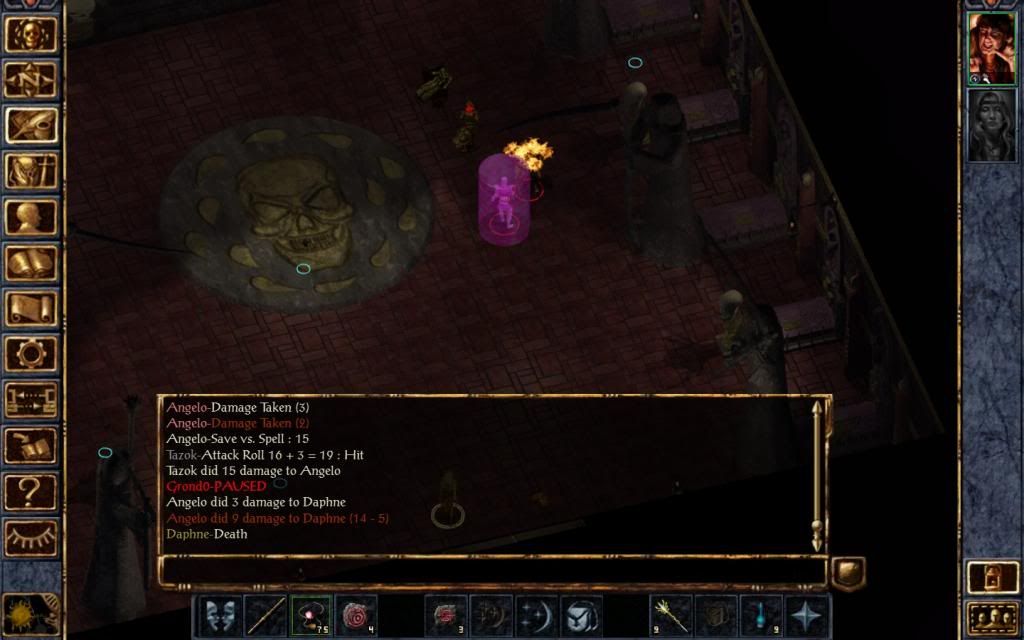This screenshot has height=640, width=1024.
Task: Select the sling weapon slot showing 75
Action: point(311,616)
